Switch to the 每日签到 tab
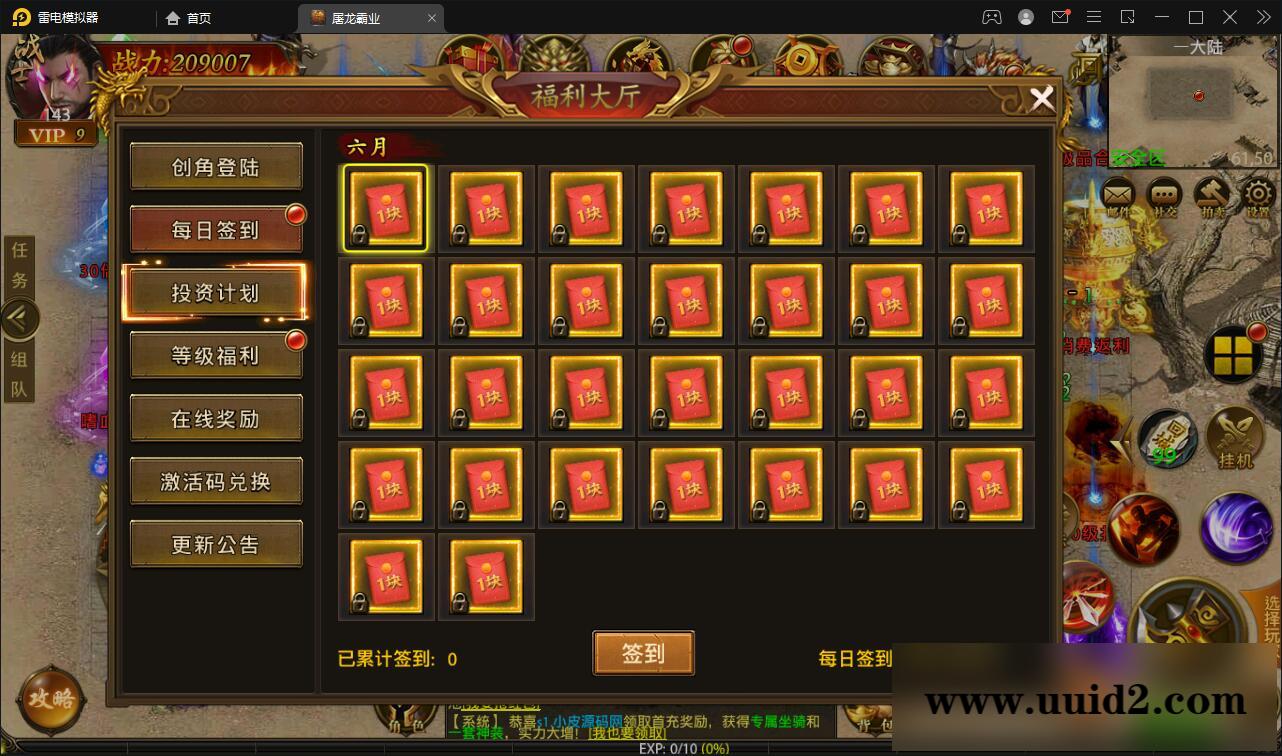This screenshot has height=756, width=1282. tap(216, 228)
